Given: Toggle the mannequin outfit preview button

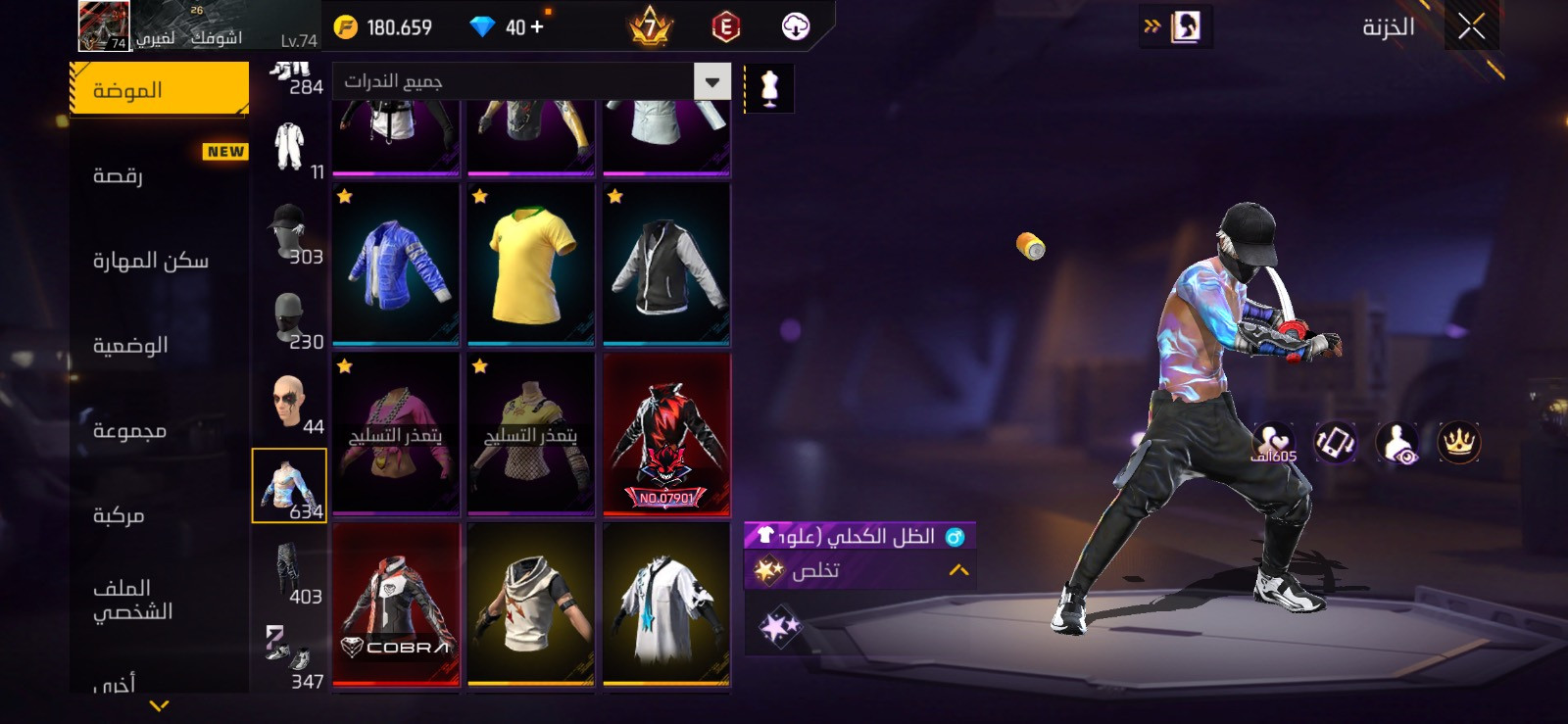Looking at the screenshot, I should [x=769, y=89].
